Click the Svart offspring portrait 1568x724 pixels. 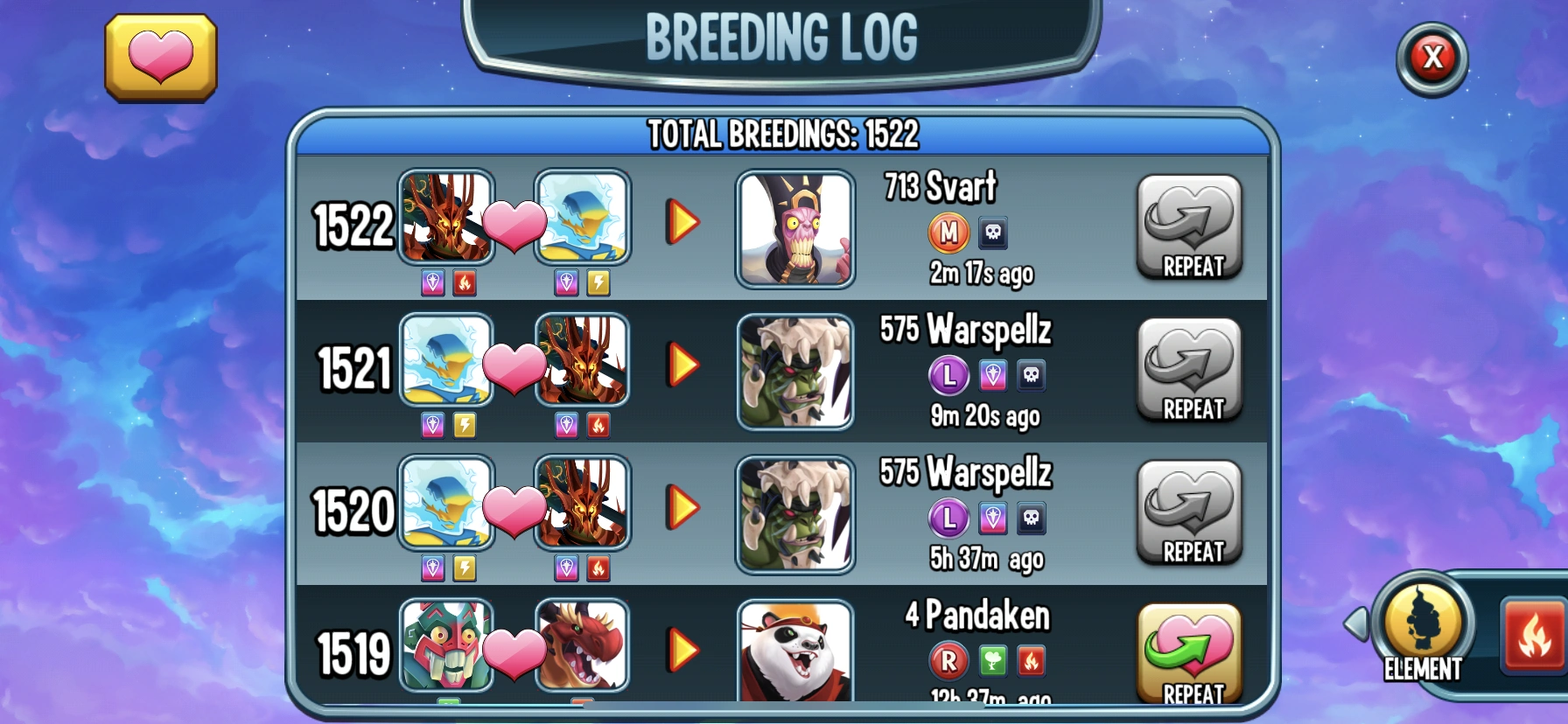coord(794,229)
